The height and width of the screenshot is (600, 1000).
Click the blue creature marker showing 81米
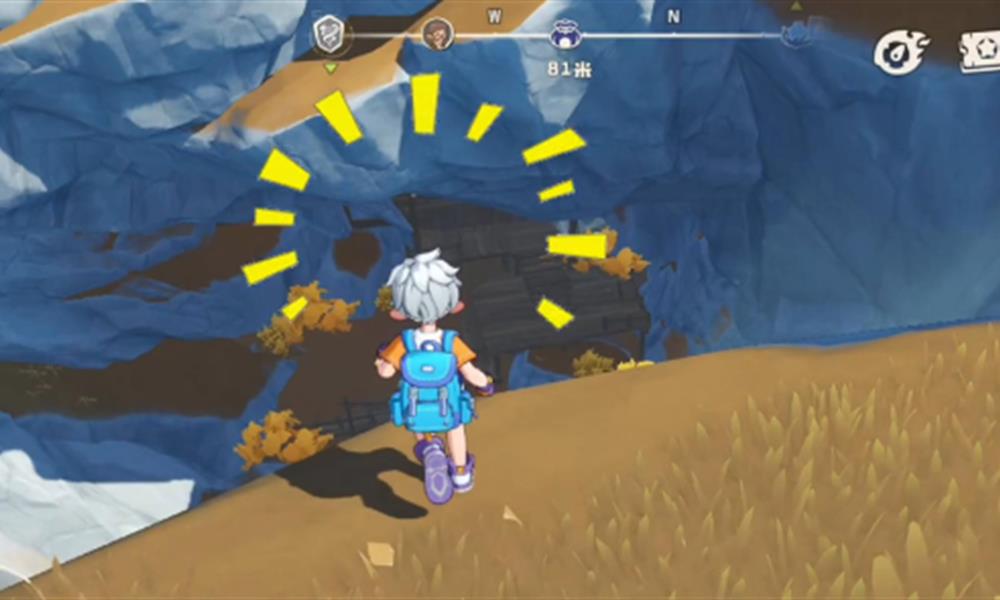[564, 36]
